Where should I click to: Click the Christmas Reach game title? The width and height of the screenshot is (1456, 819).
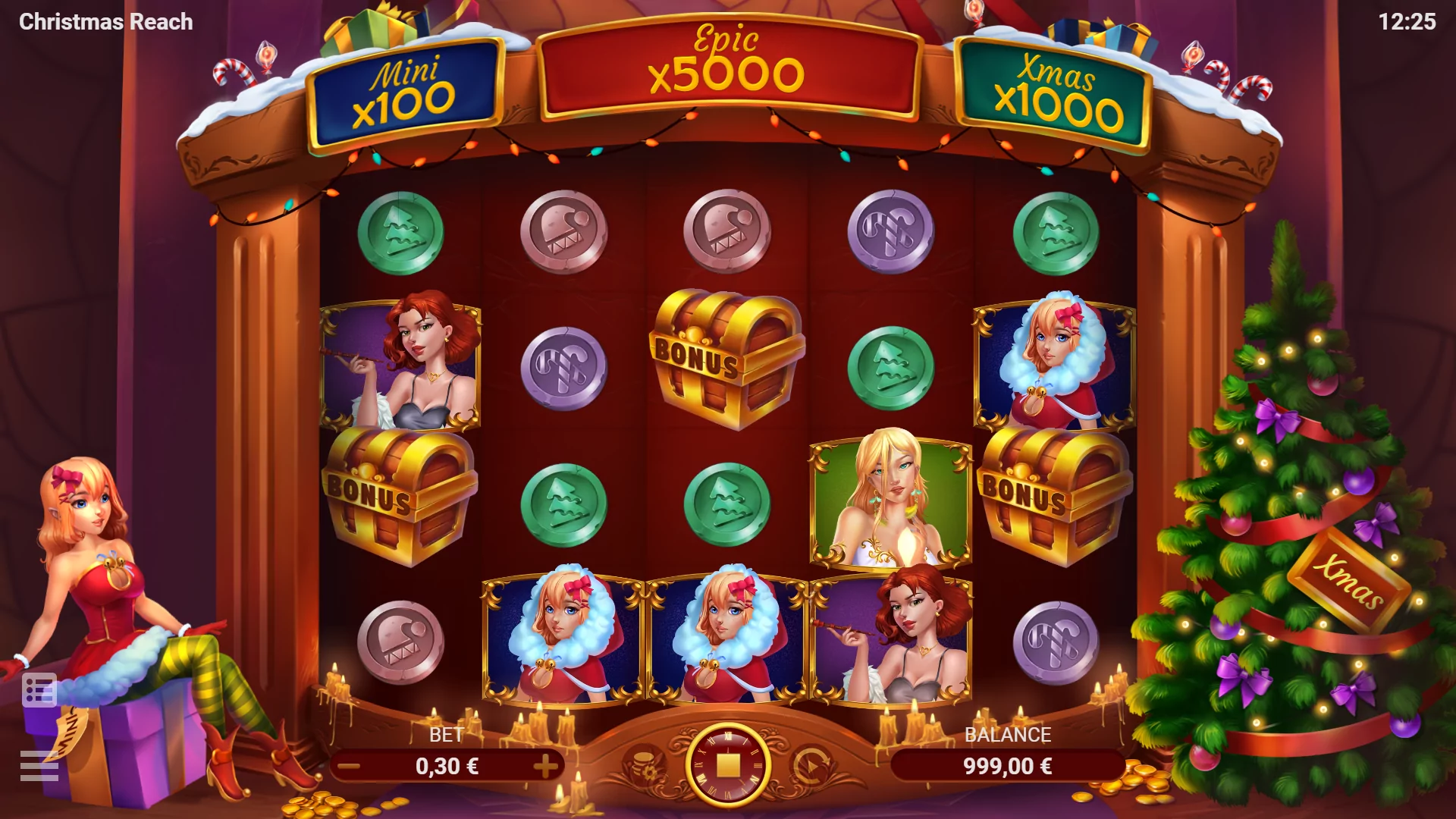[106, 21]
